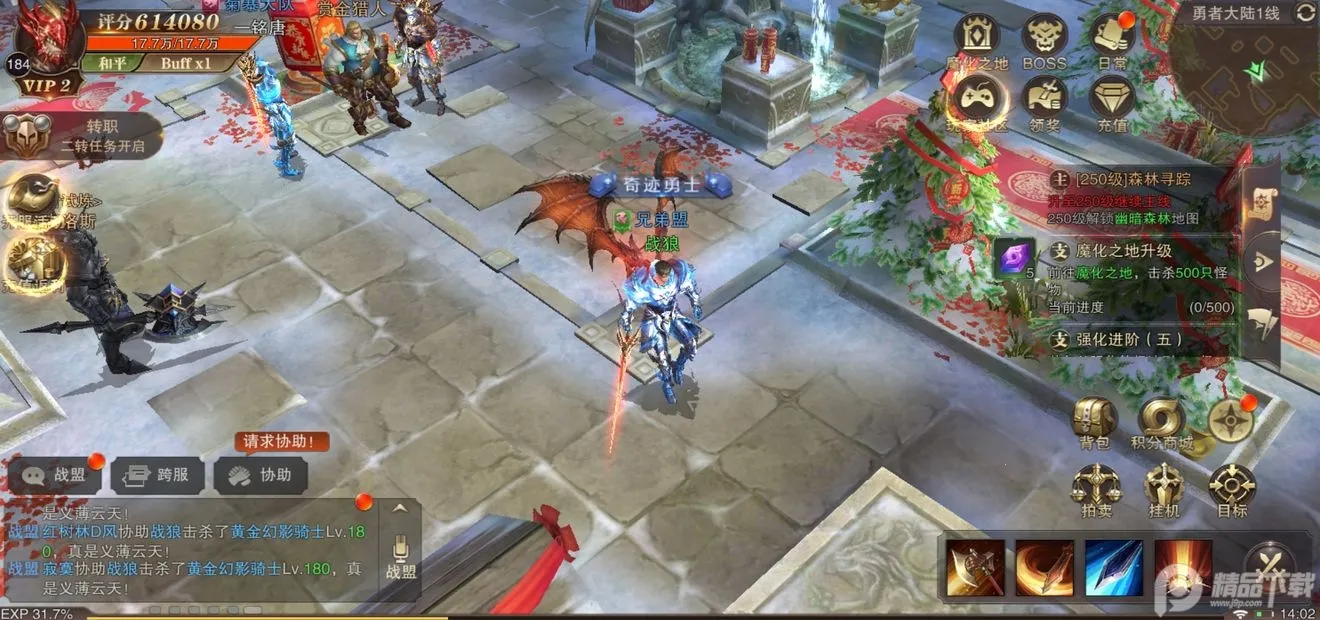Select the 魔化之地升级 side quest
Viewport: 1320px width, 620px height.
1140,265
